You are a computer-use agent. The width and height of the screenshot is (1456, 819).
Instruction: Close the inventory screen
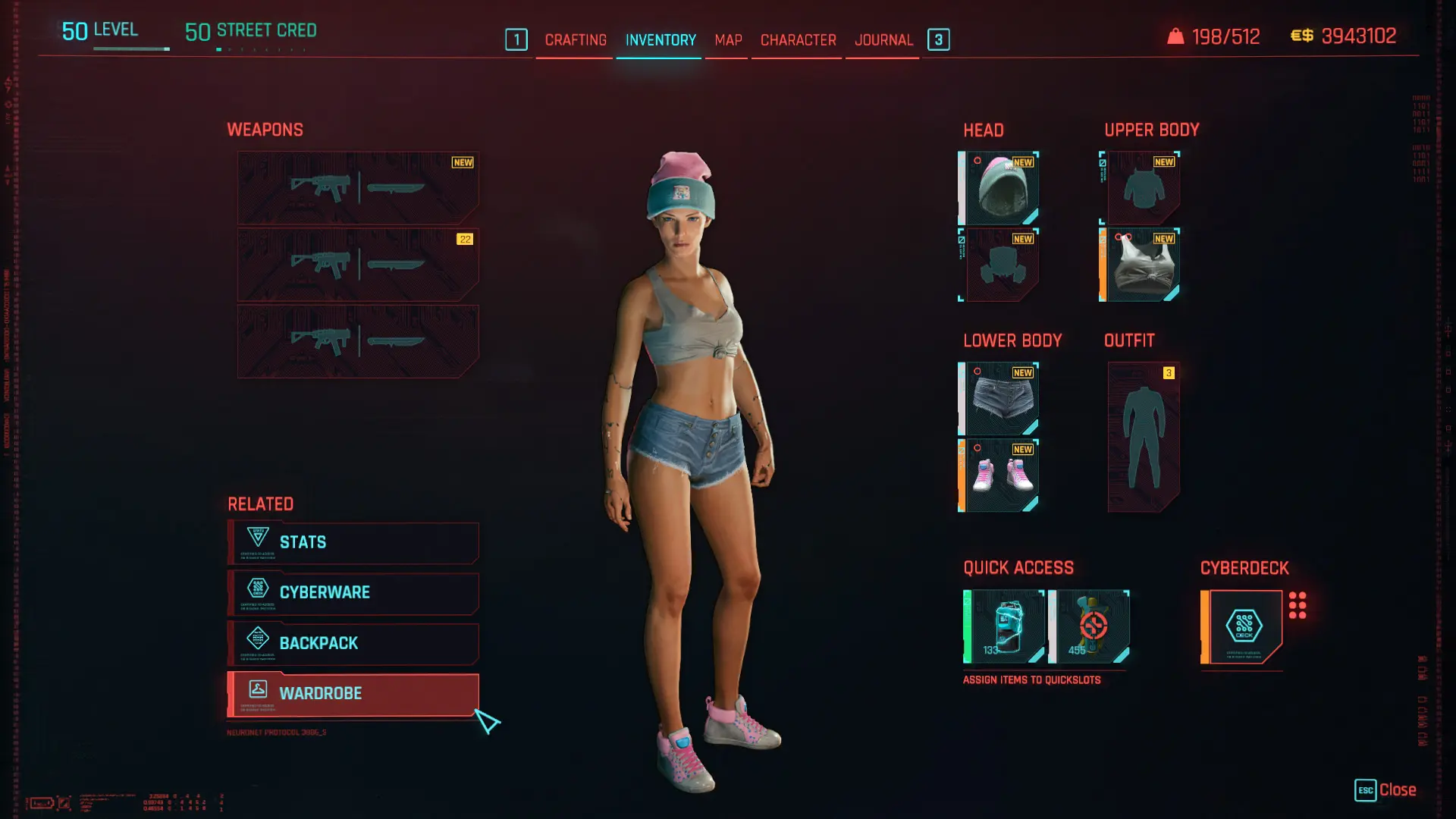[1386, 790]
